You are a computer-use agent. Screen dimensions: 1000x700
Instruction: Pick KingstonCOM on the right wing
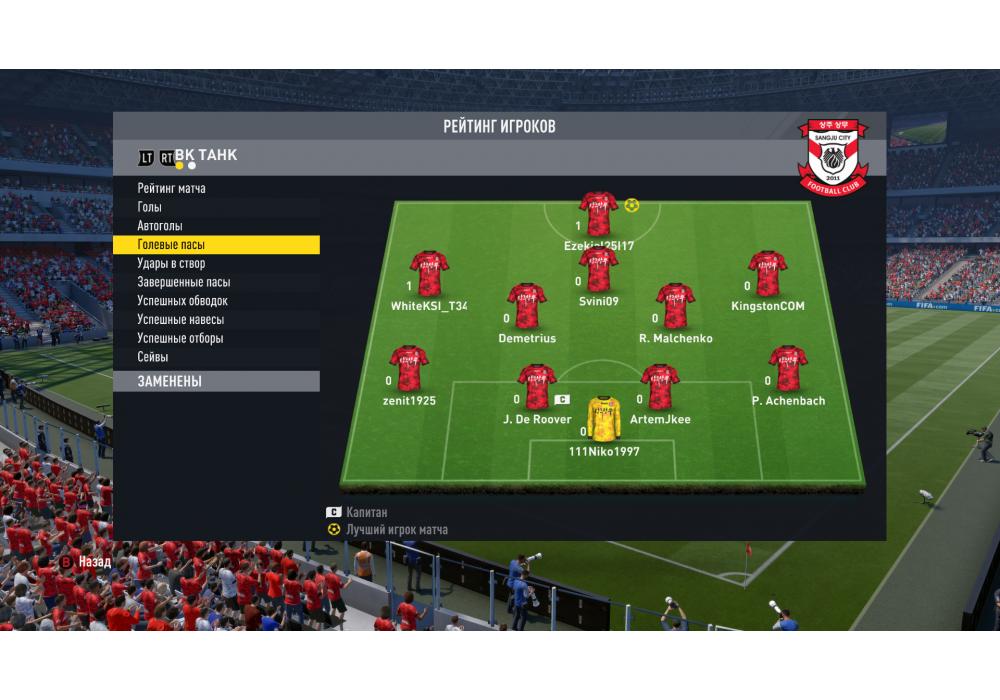(x=767, y=274)
